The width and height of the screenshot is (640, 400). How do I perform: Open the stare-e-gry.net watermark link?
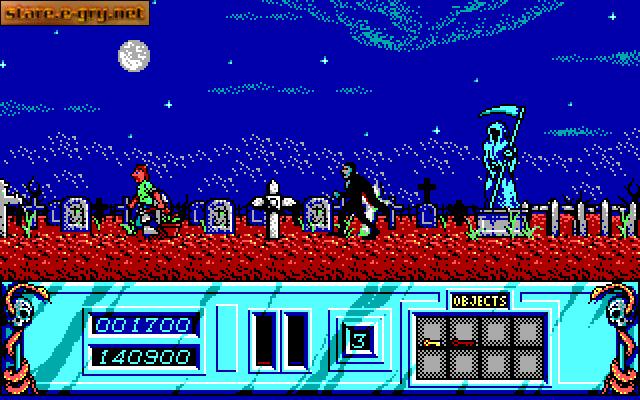pyautogui.click(x=75, y=13)
